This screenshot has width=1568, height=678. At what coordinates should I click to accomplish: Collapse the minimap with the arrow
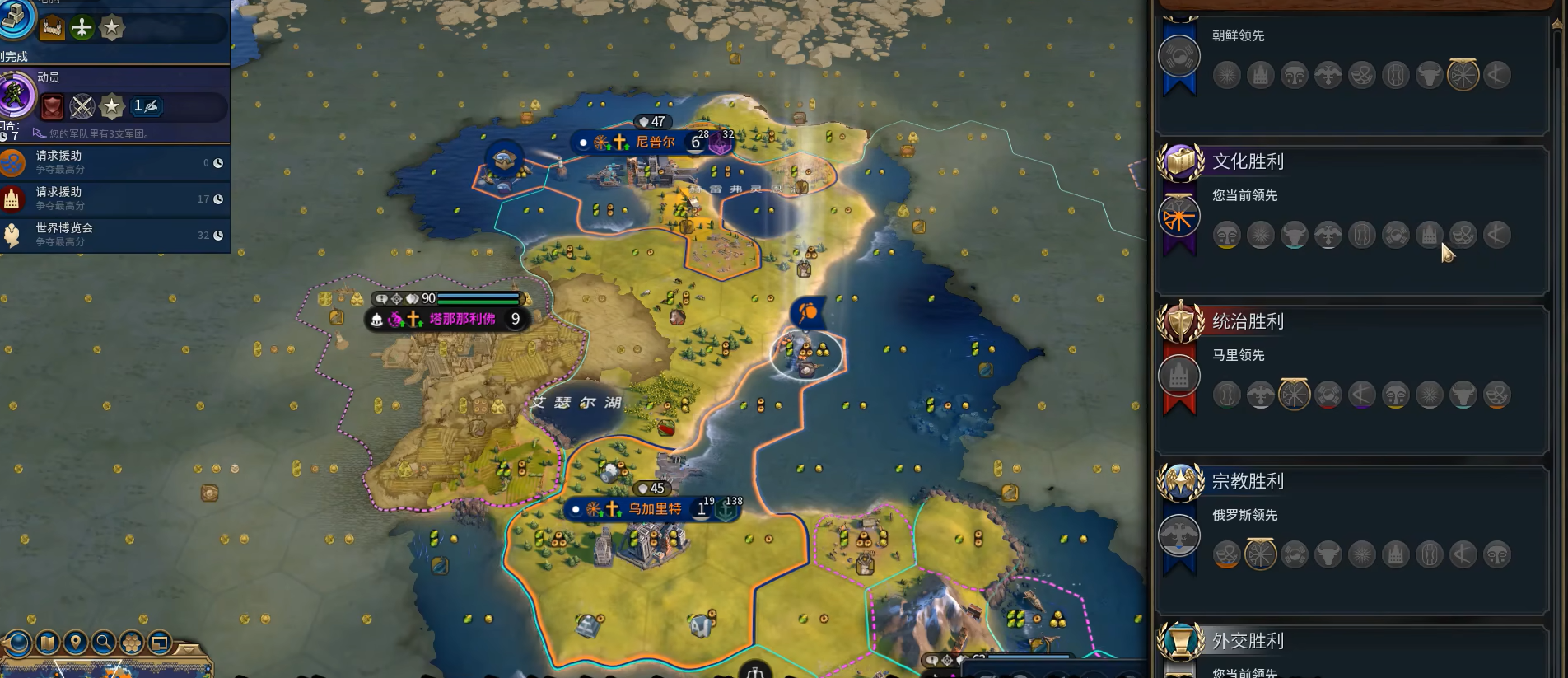point(189,649)
